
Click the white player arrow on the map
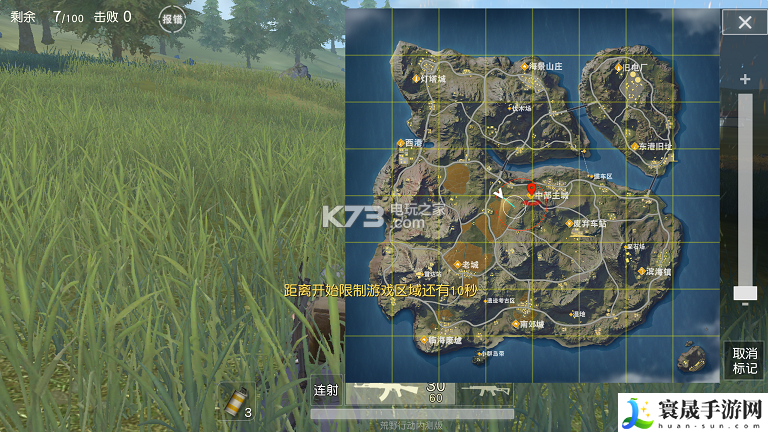click(x=498, y=190)
